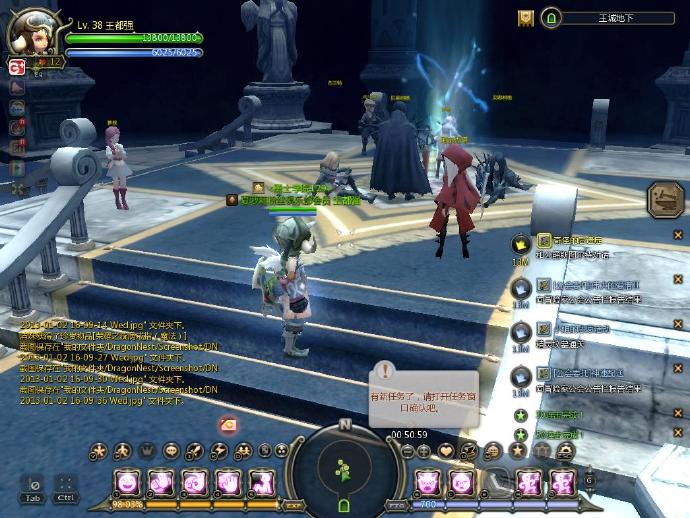
Task: Click the new quest notification speech bubble
Action: [406, 394]
